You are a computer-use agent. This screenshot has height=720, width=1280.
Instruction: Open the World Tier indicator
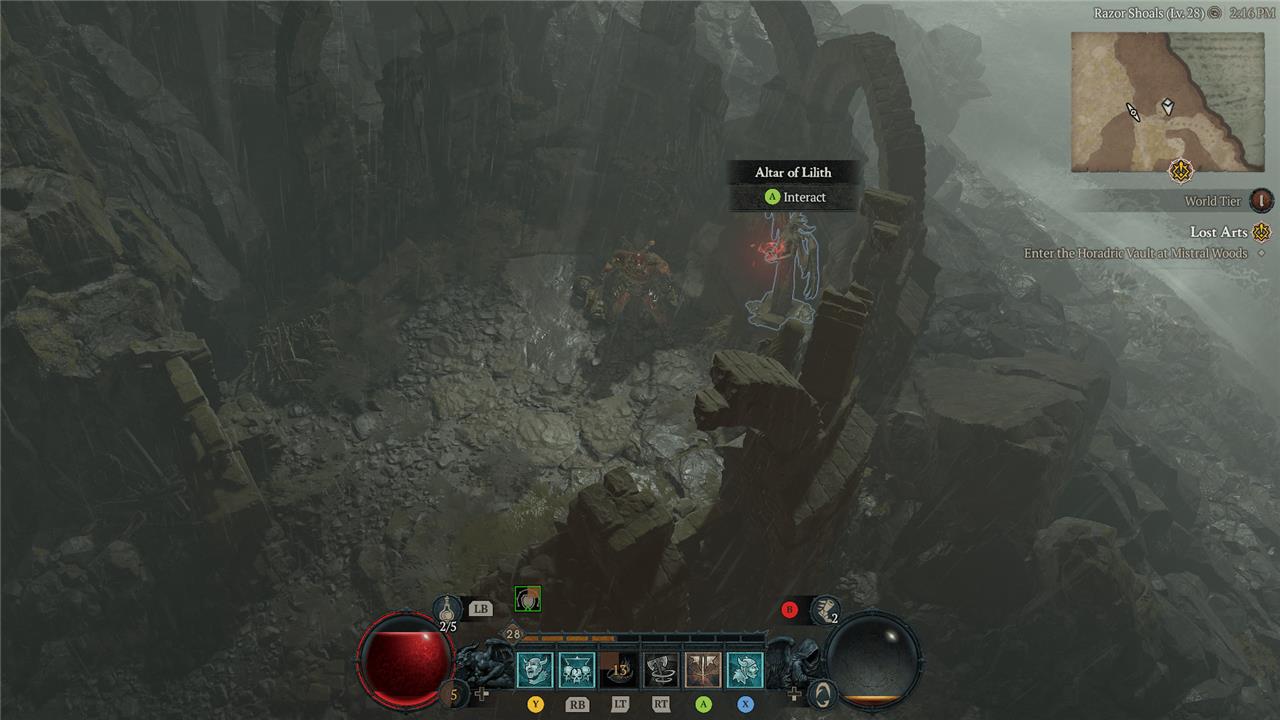1262,201
